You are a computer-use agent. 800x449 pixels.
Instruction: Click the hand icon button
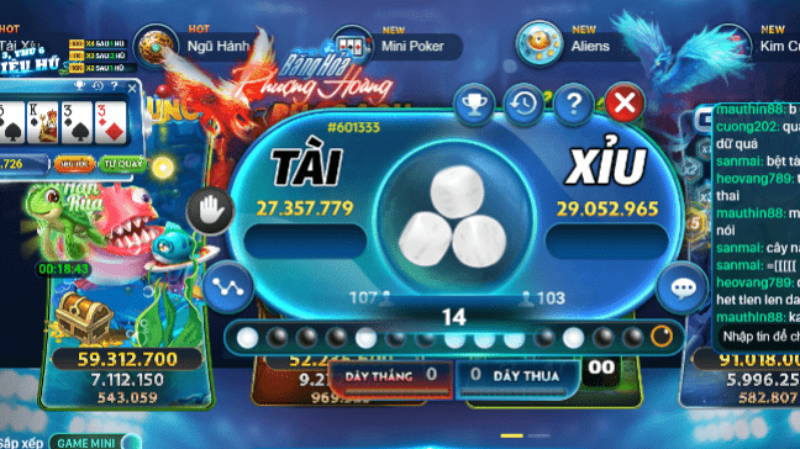tap(212, 209)
